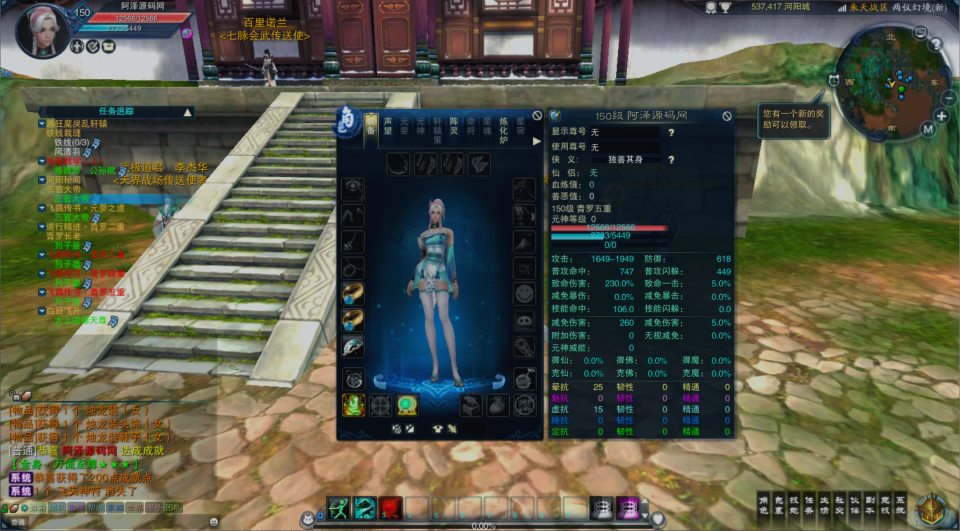Open the world map with M button
The height and width of the screenshot is (531, 960).
pyautogui.click(x=928, y=129)
